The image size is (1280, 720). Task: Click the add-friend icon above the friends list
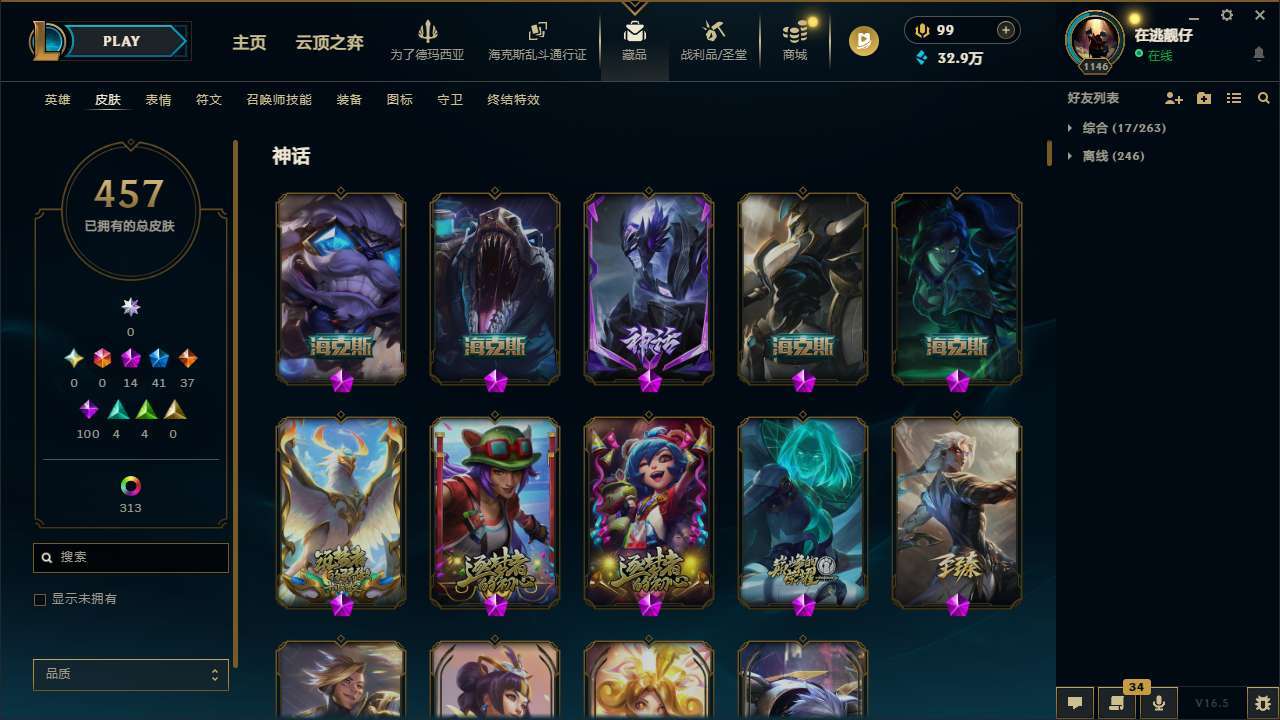(x=1172, y=97)
